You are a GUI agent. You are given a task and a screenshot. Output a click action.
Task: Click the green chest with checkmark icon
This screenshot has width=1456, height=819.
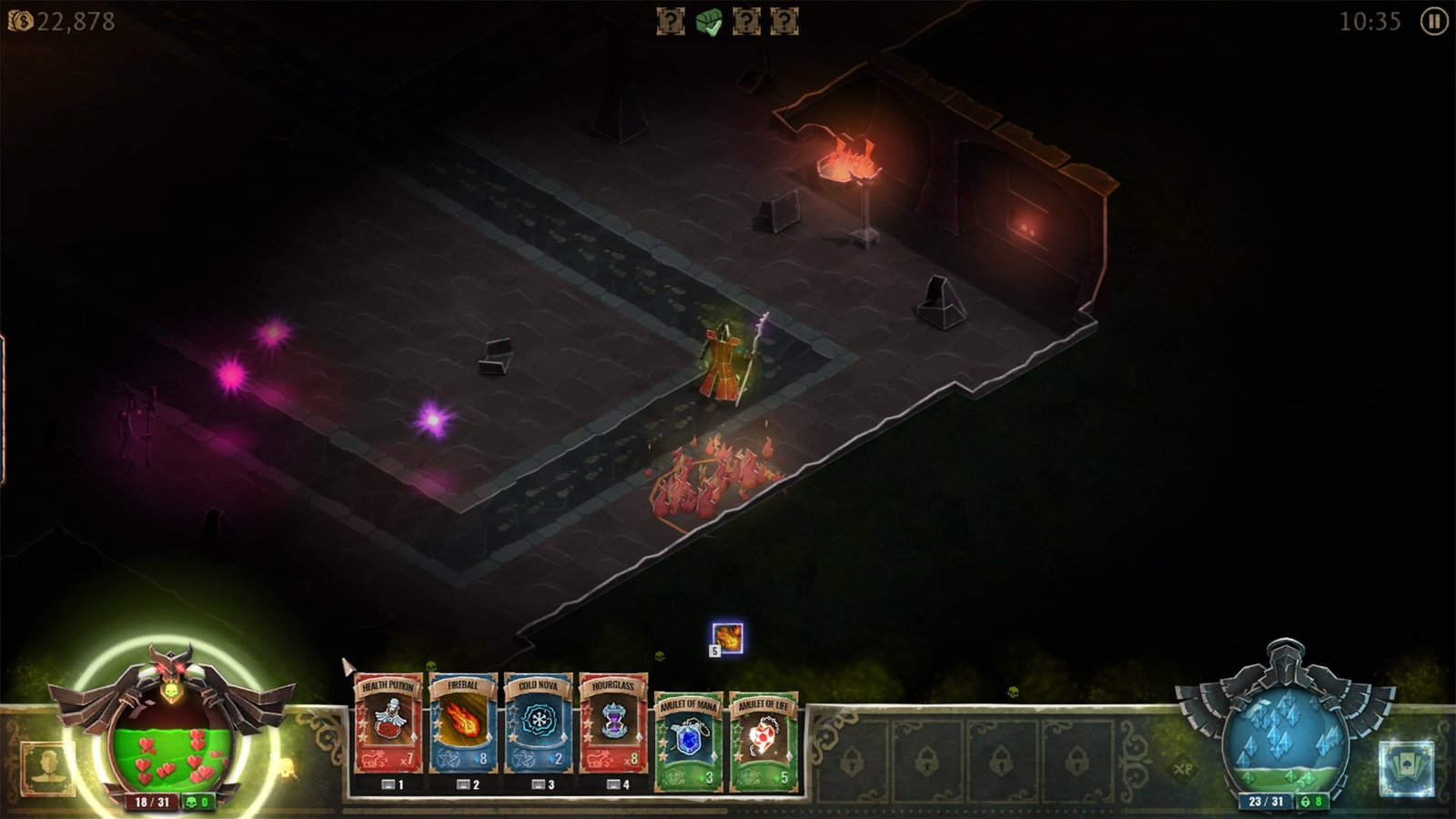tap(709, 22)
